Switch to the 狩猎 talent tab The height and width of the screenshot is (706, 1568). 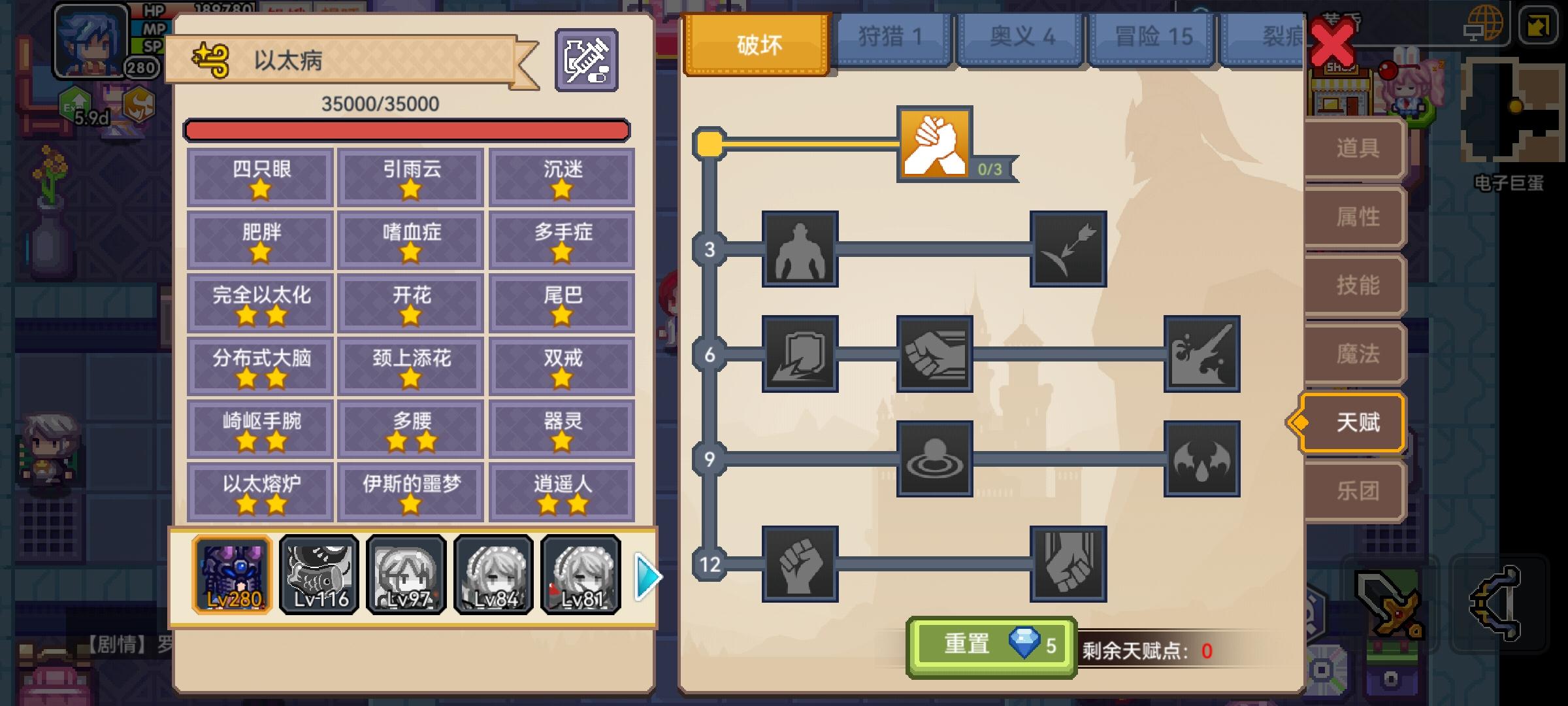890,37
